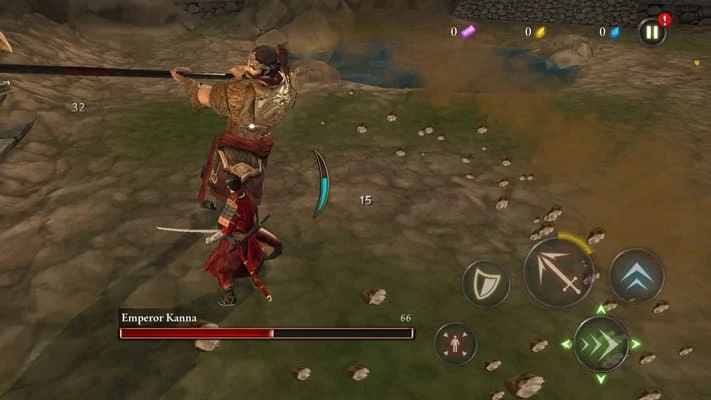Activate the red figure target button

tap(456, 343)
